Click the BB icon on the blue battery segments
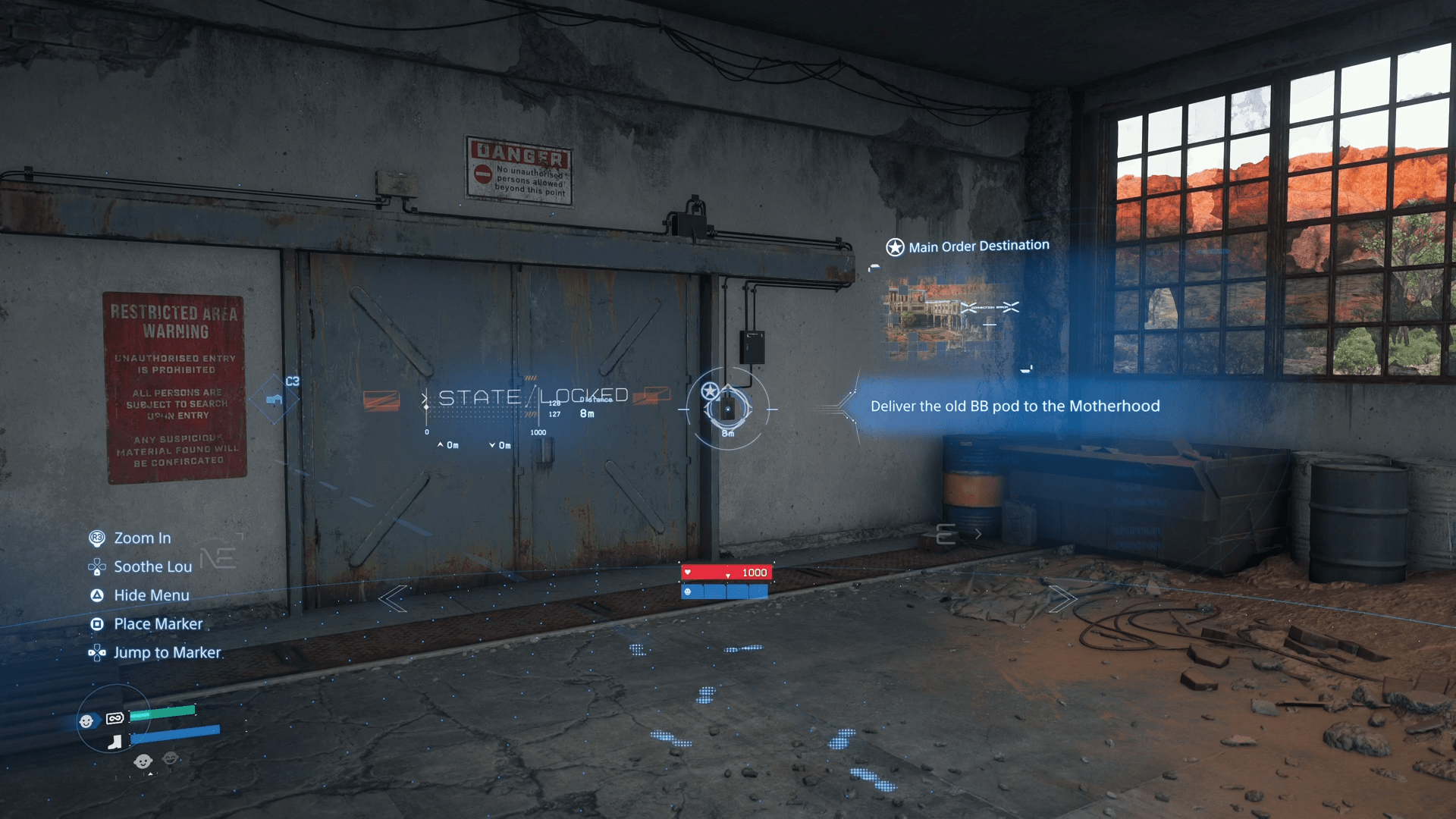The height and width of the screenshot is (819, 1456). pyautogui.click(x=688, y=592)
